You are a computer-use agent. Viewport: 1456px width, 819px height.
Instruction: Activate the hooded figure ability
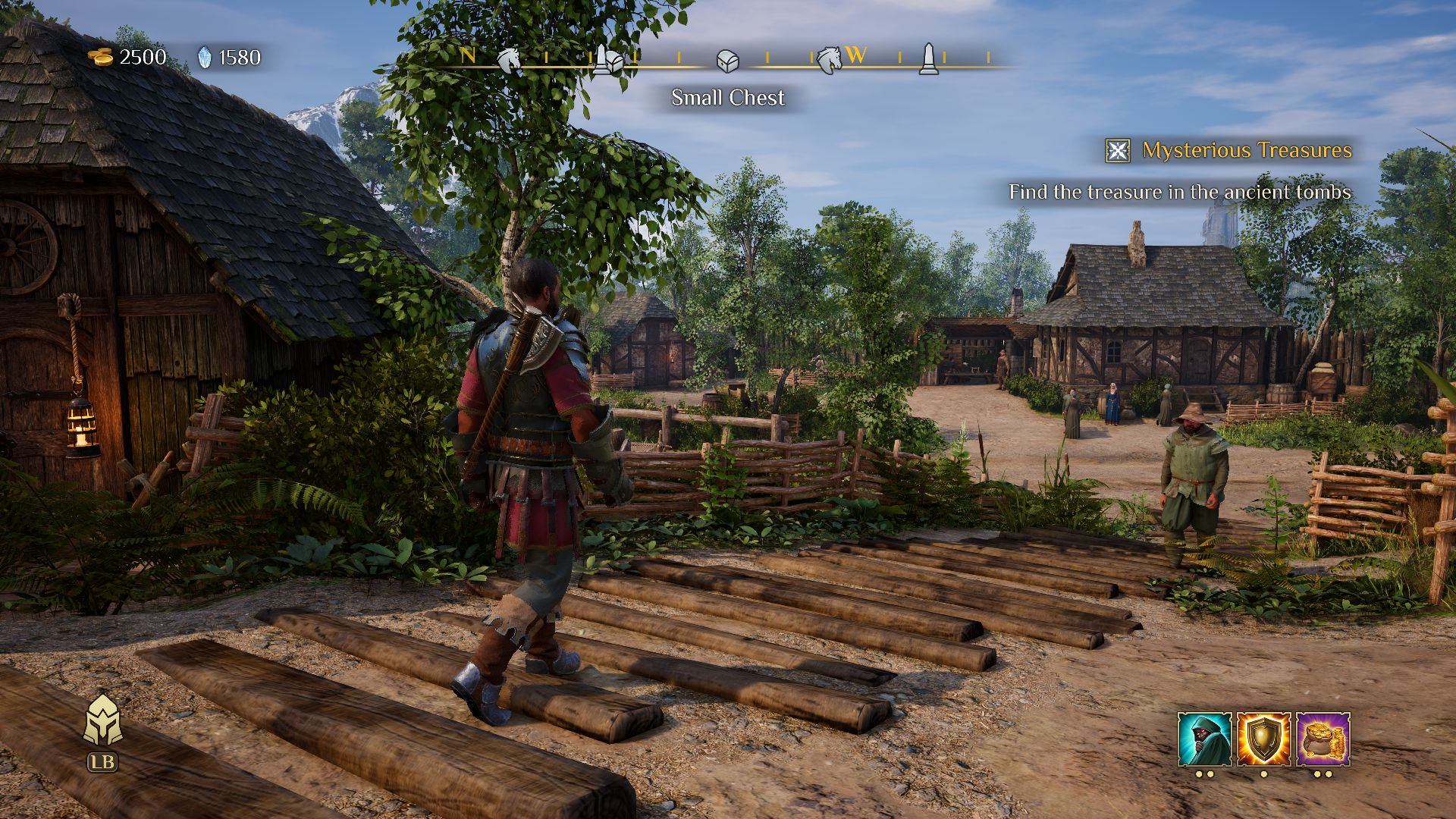(x=1204, y=739)
